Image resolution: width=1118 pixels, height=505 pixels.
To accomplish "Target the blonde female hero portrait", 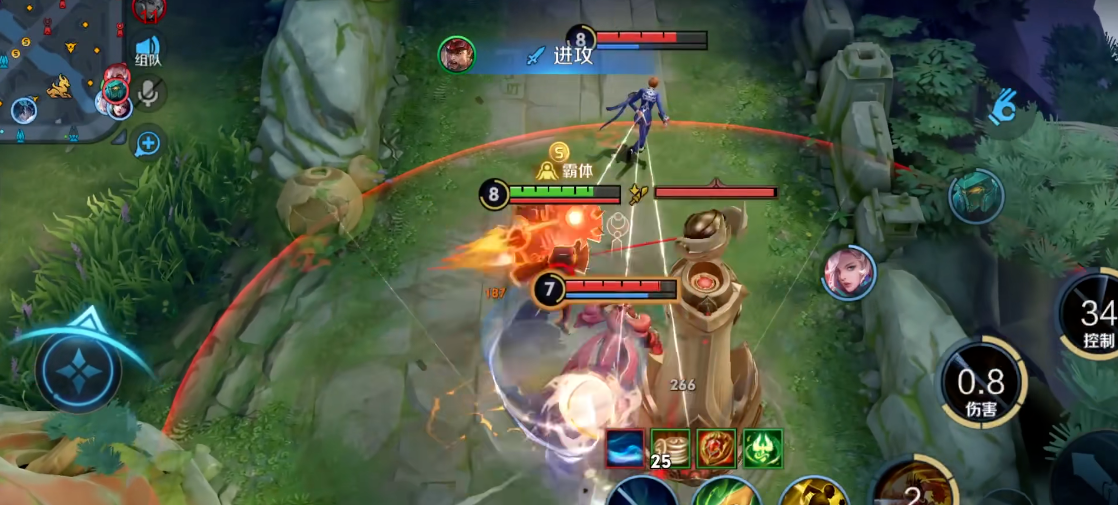I will point(849,272).
